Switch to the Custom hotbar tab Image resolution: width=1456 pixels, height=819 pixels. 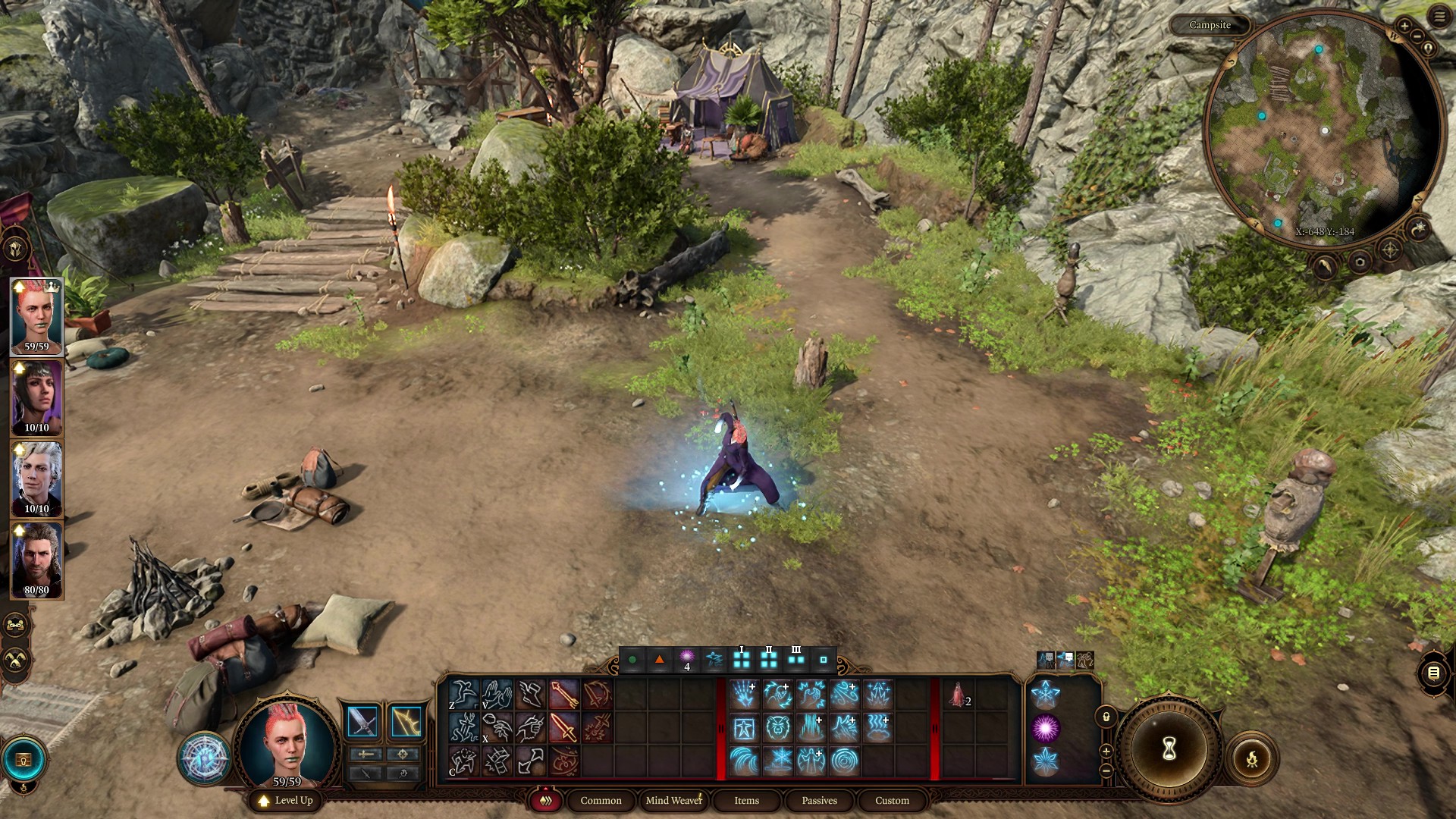pyautogui.click(x=892, y=800)
